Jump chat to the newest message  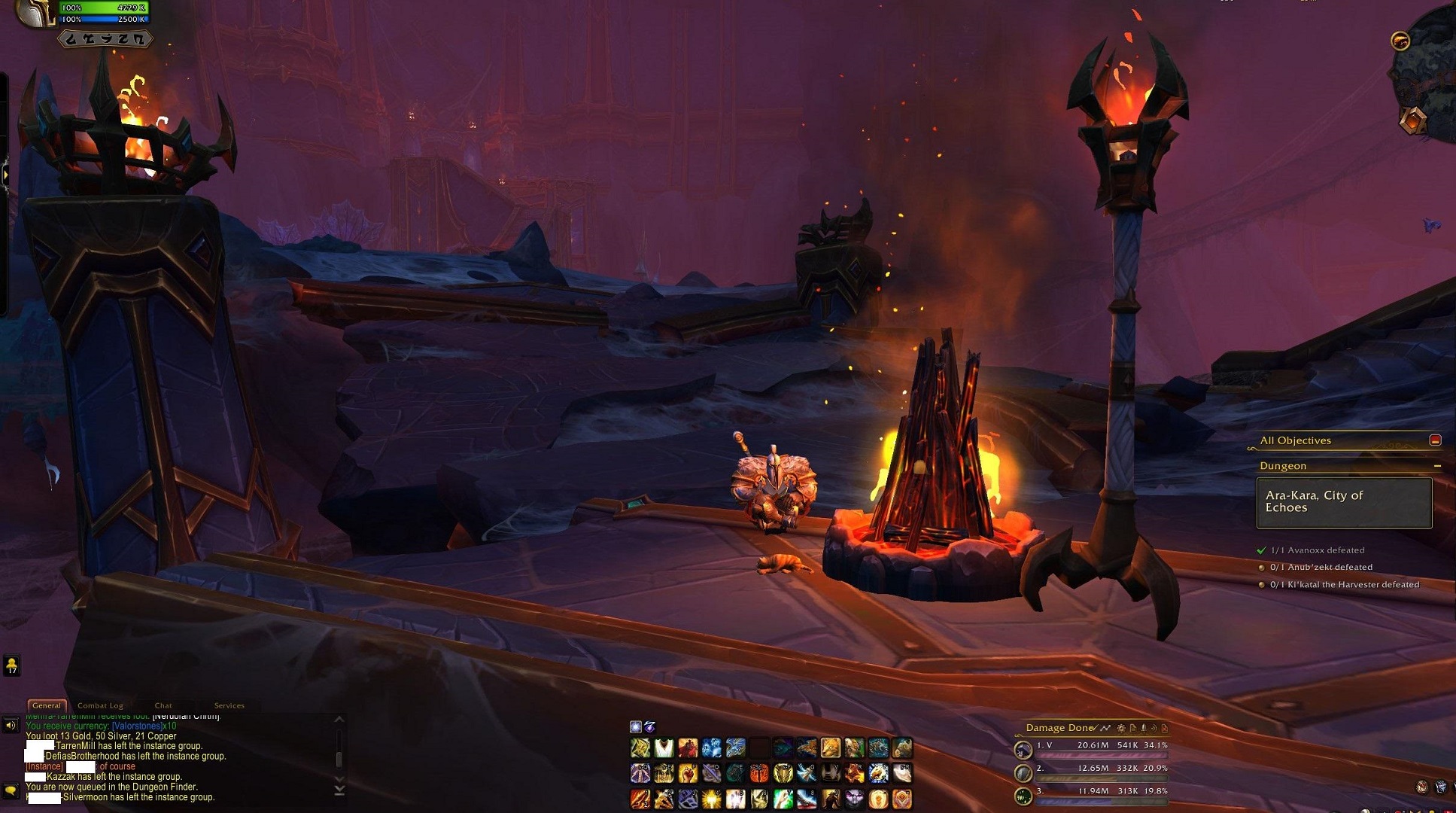pyautogui.click(x=339, y=790)
